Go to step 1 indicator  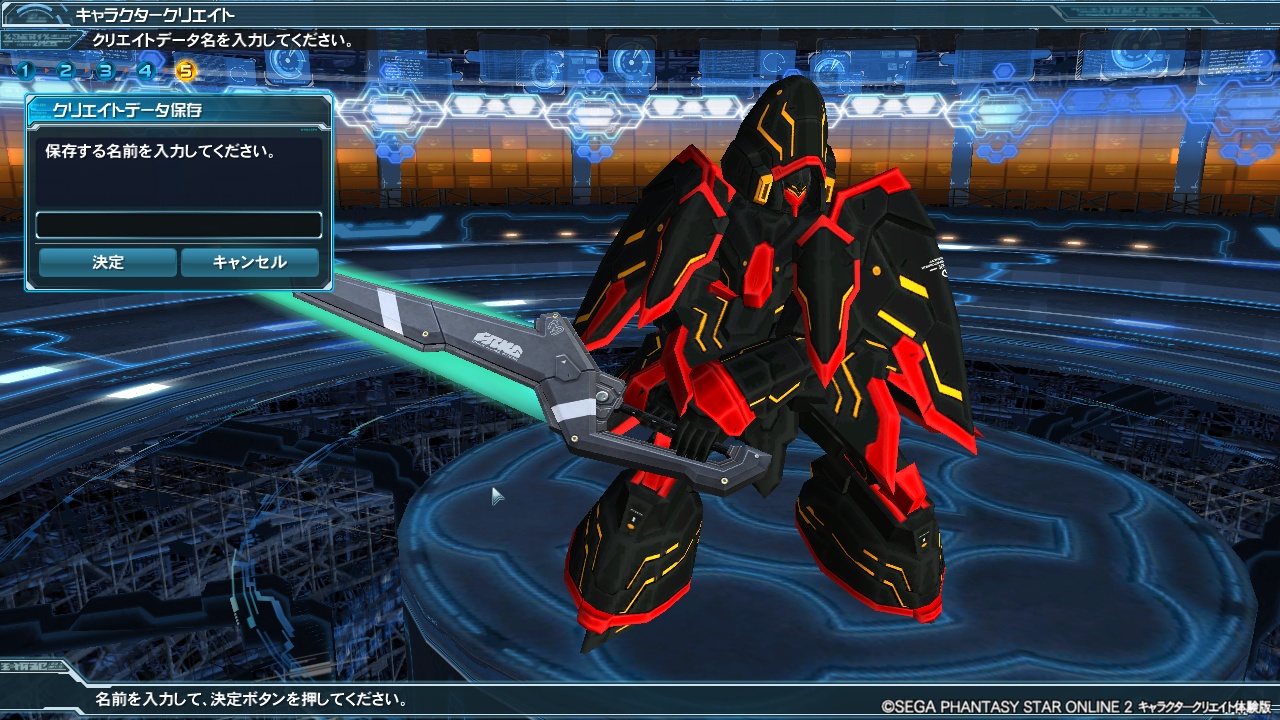pyautogui.click(x=25, y=71)
